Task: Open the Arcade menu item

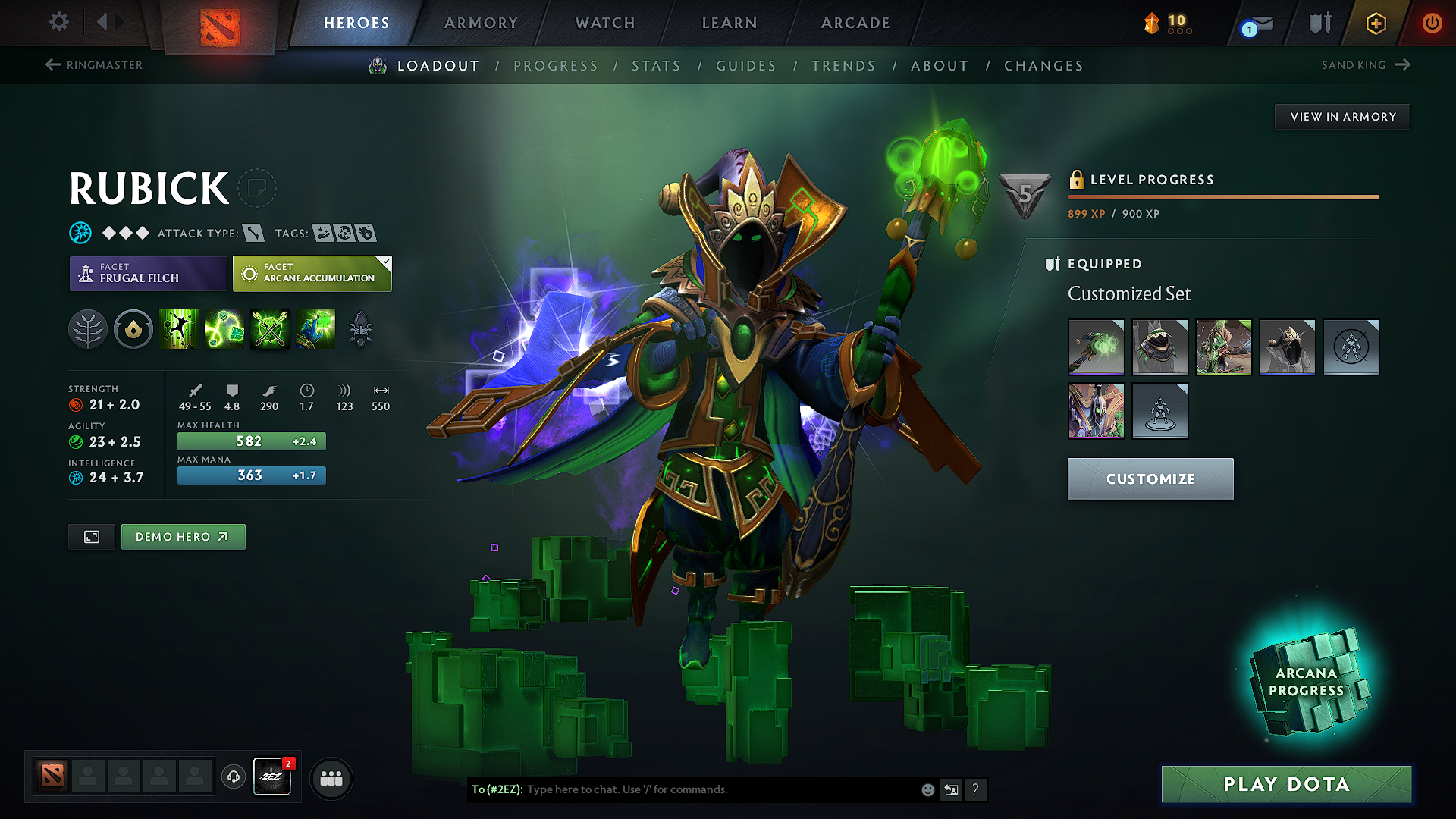Action: coord(855,23)
